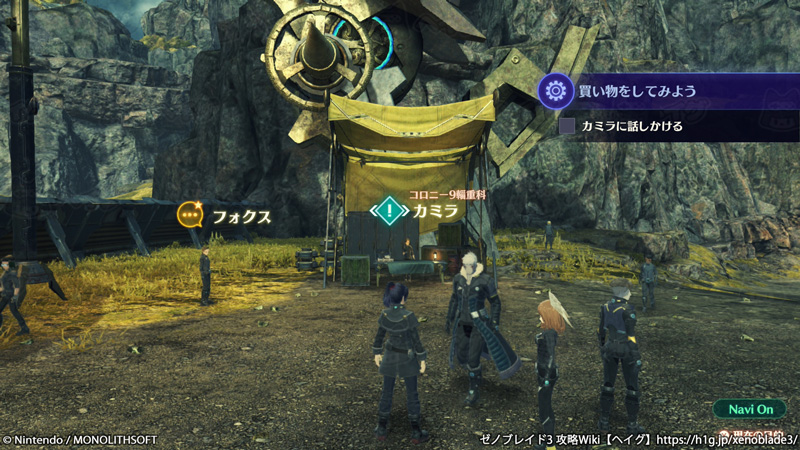Screen dimensions: 800x450
Task: Select the フォクス speech bubble marker
Action: click(x=190, y=214)
